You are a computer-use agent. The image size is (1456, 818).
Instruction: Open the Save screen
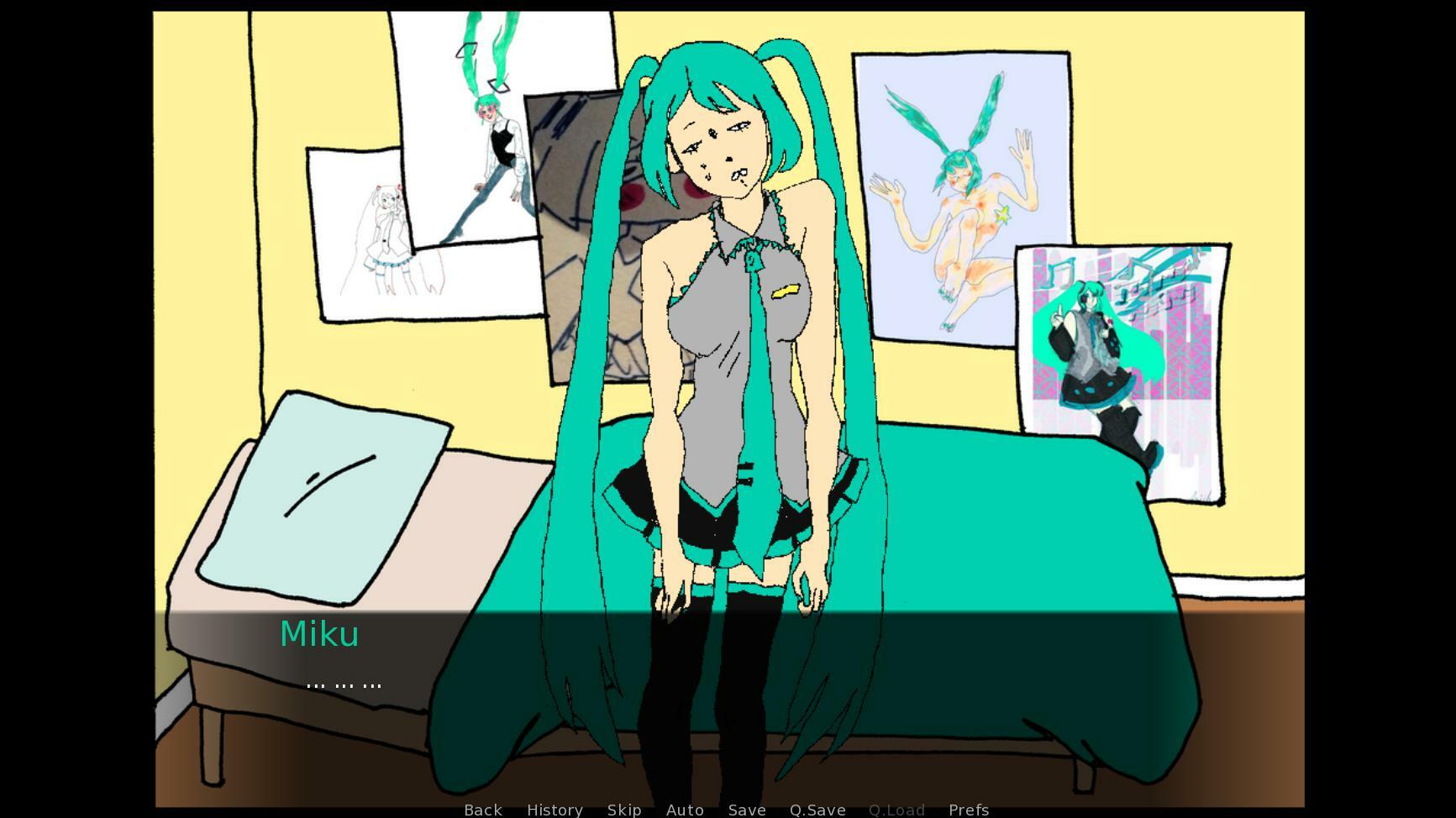tap(746, 809)
